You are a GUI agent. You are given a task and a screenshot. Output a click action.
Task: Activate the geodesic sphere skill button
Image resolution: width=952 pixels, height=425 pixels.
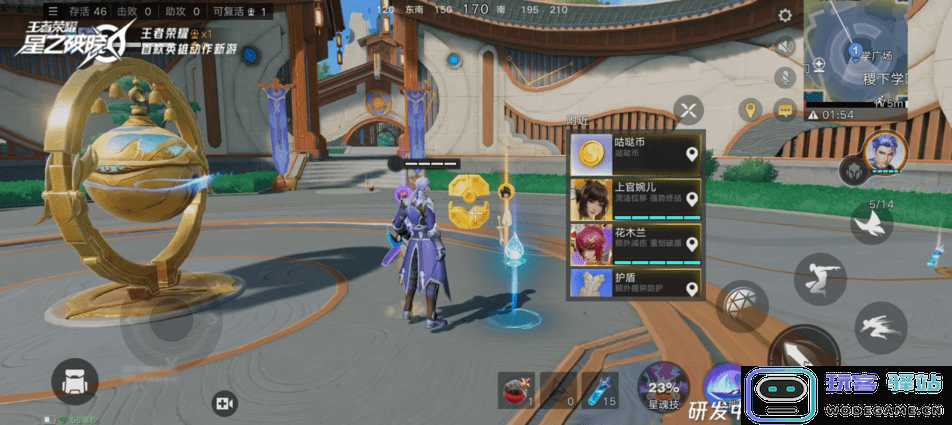pos(742,305)
